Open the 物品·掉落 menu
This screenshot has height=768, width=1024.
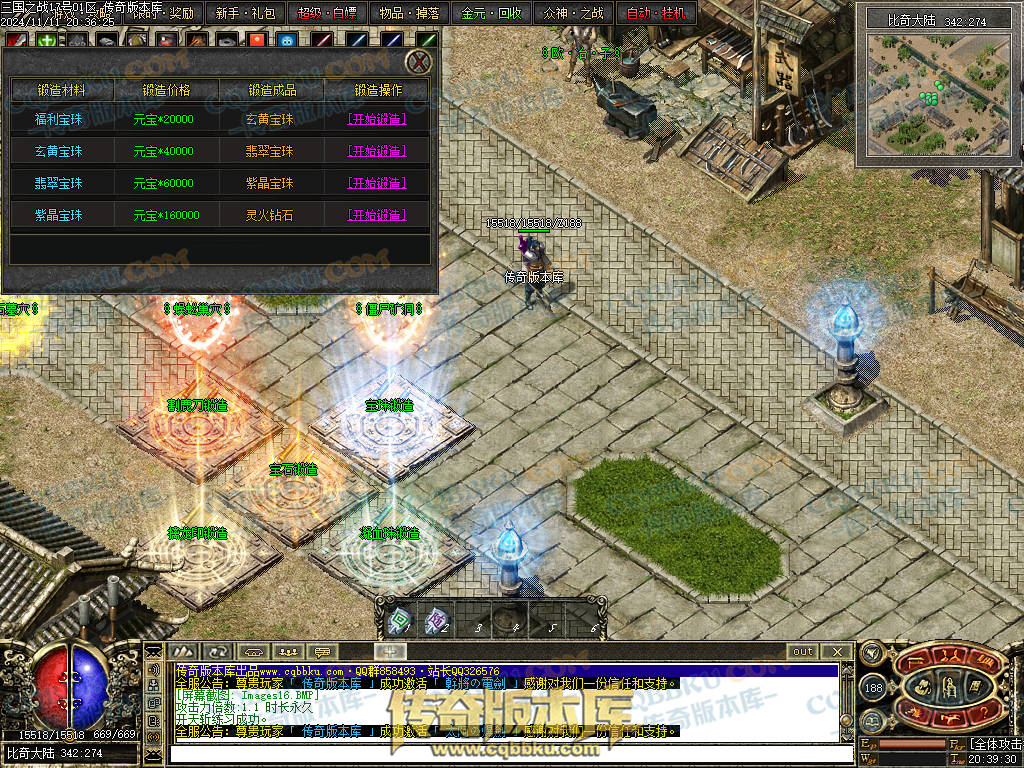coord(411,14)
